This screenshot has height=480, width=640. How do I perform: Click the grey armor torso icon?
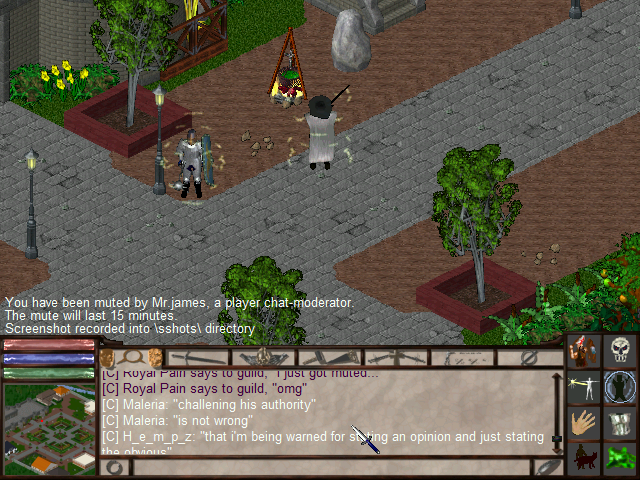[620, 423]
